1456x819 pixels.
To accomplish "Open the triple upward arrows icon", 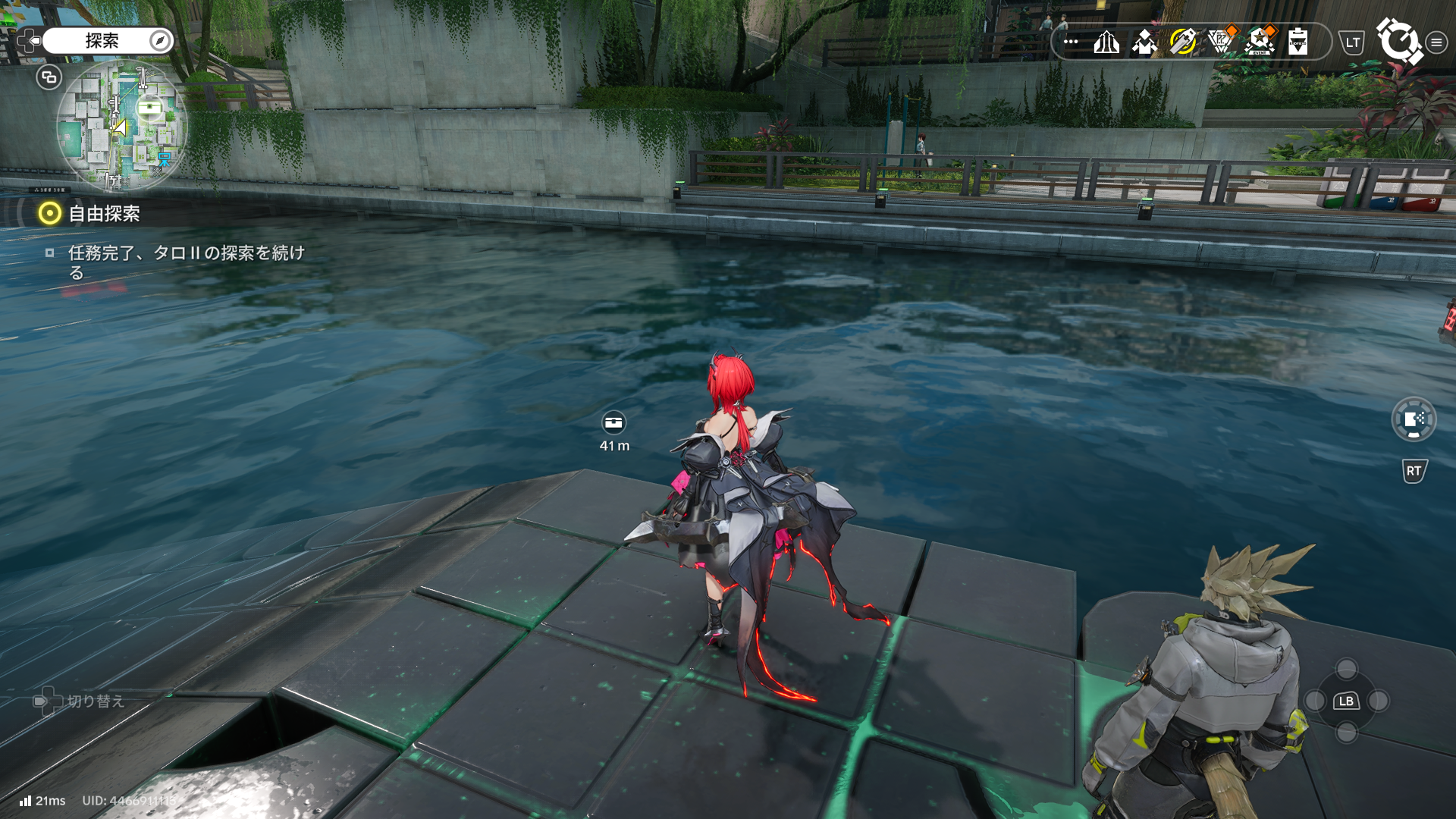I will [x=1106, y=42].
